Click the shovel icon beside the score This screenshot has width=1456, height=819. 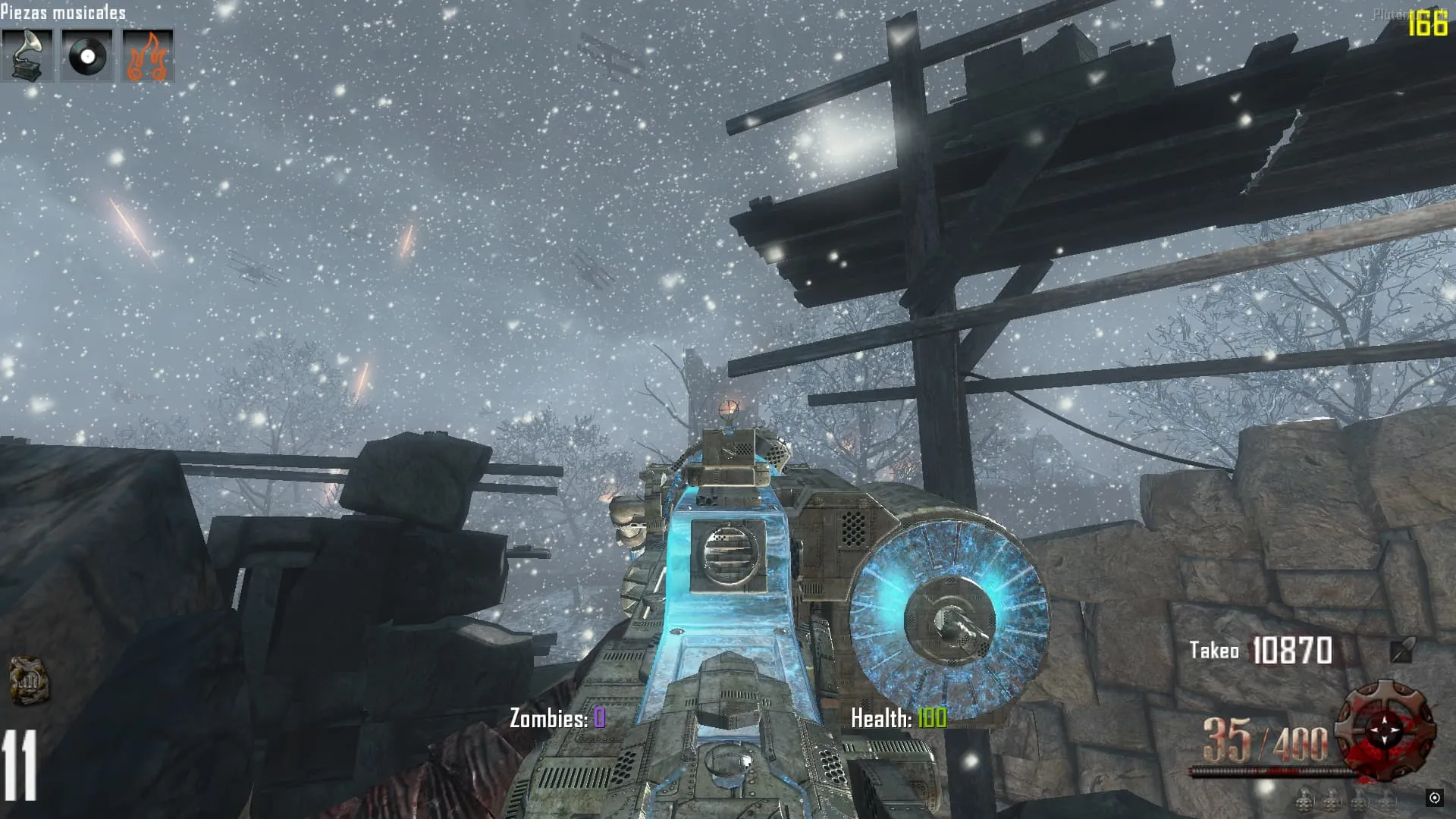(1401, 650)
